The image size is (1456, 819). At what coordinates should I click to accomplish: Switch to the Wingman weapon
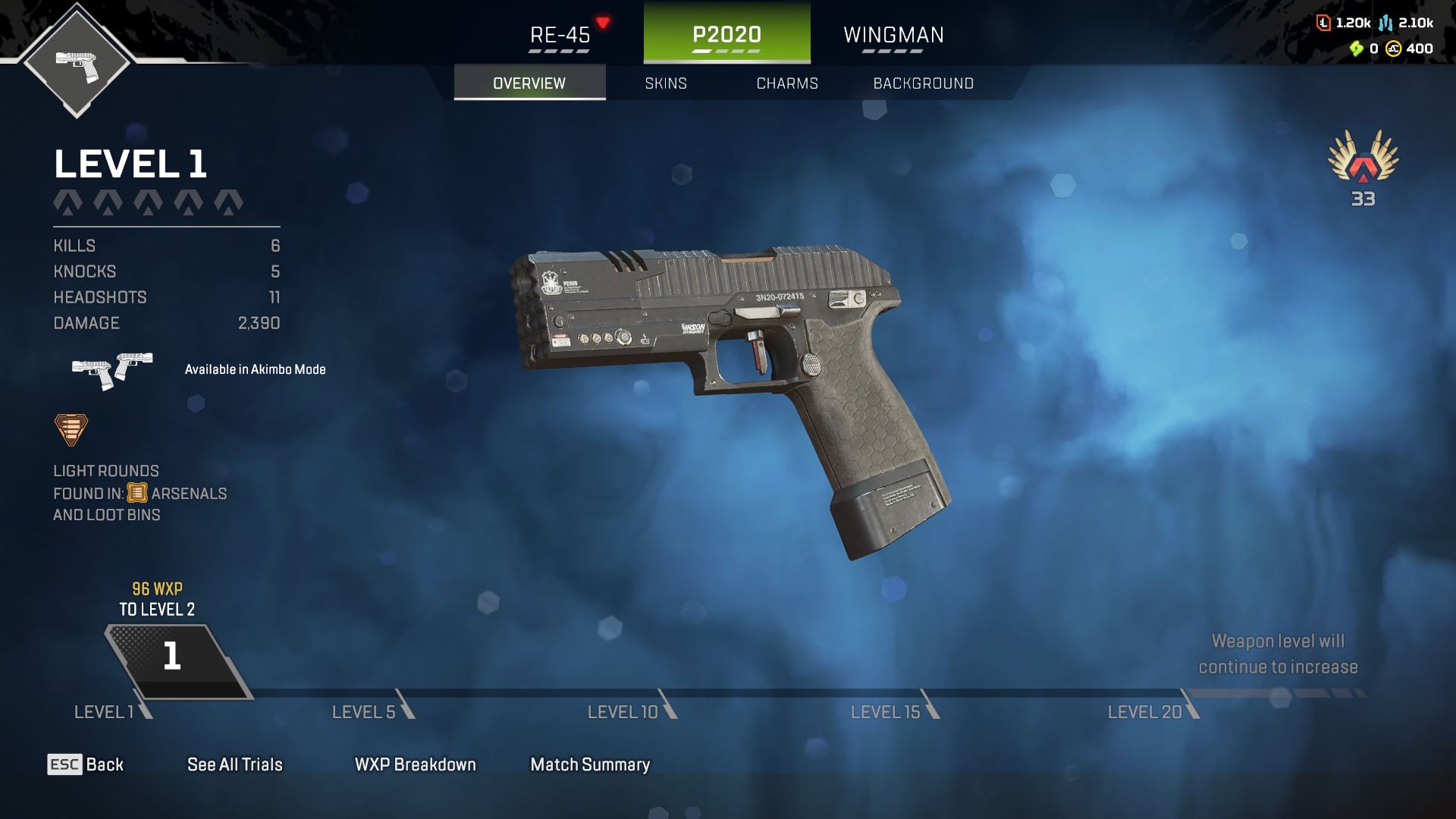pos(893,35)
